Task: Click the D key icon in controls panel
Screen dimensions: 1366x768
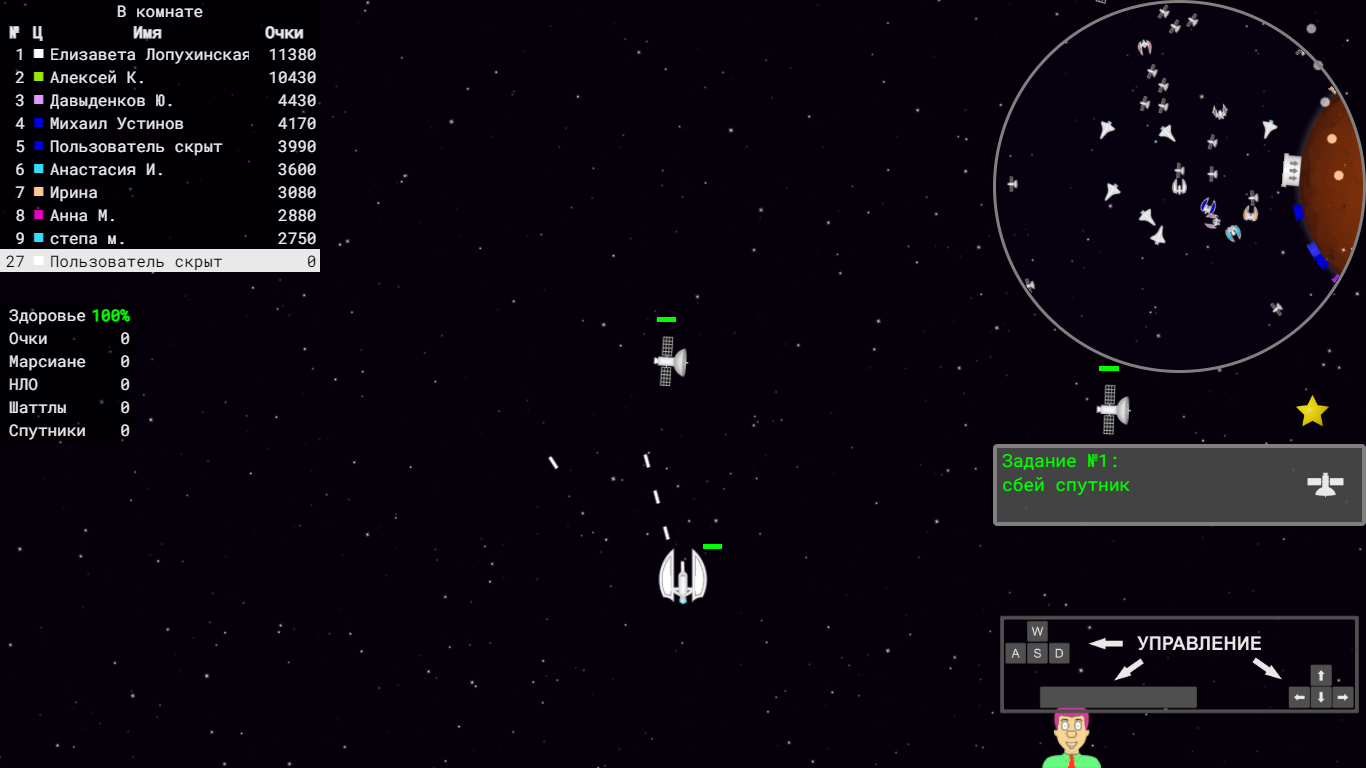Action: tap(1058, 653)
